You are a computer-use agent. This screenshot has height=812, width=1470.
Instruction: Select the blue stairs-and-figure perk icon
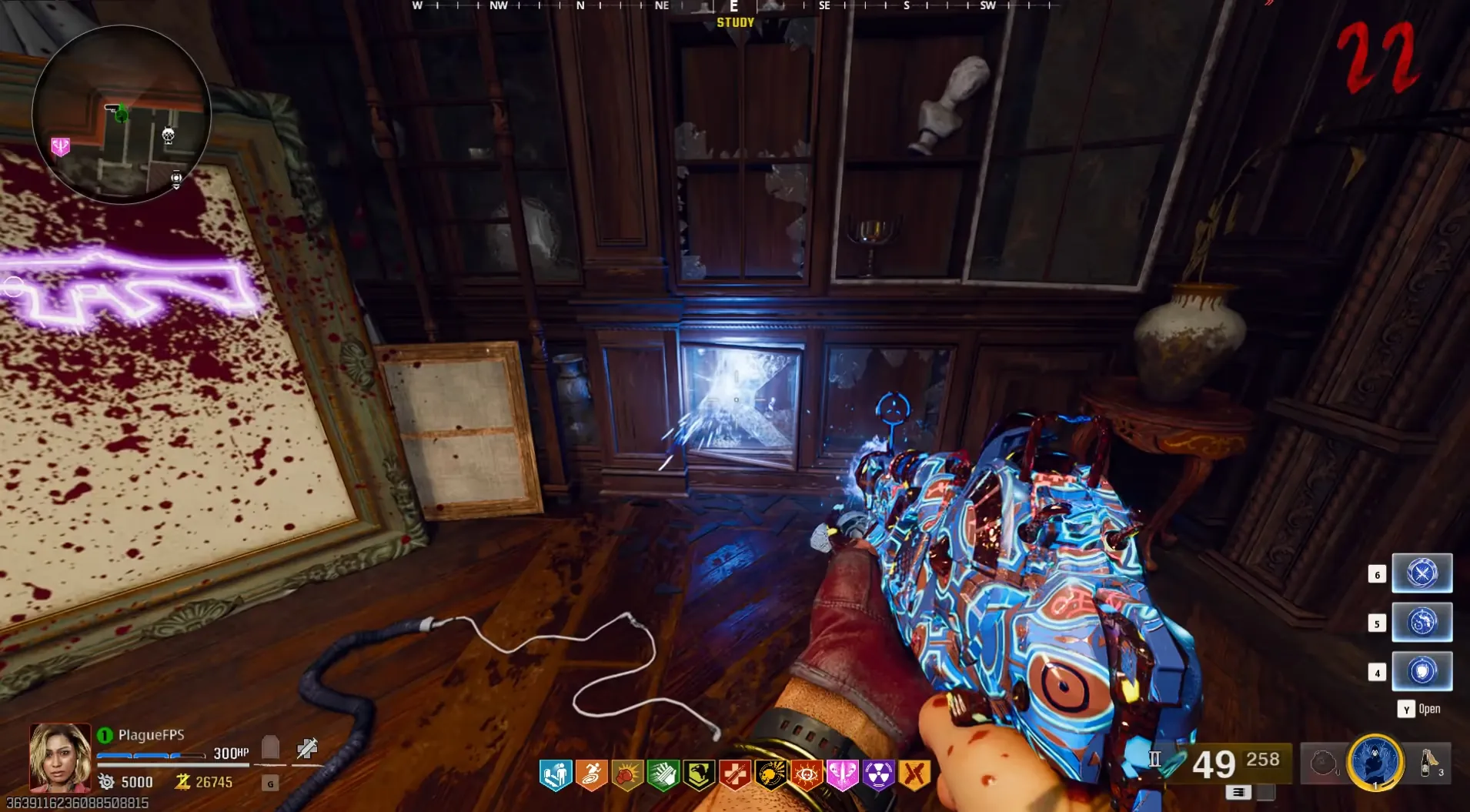tap(555, 775)
